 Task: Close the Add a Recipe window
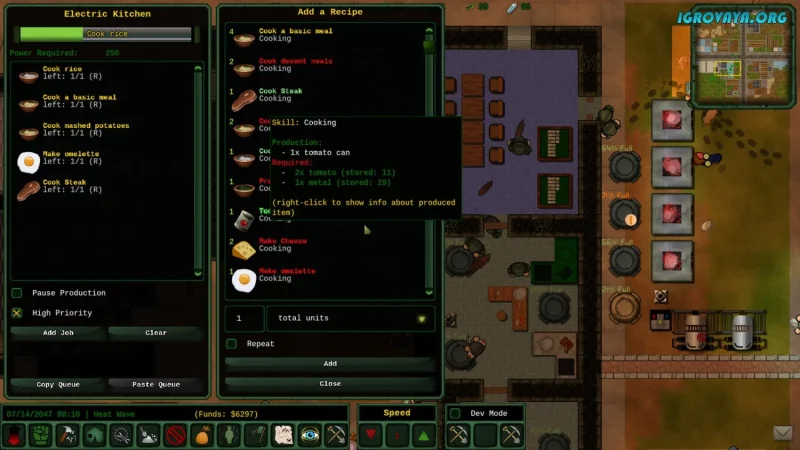[x=330, y=383]
